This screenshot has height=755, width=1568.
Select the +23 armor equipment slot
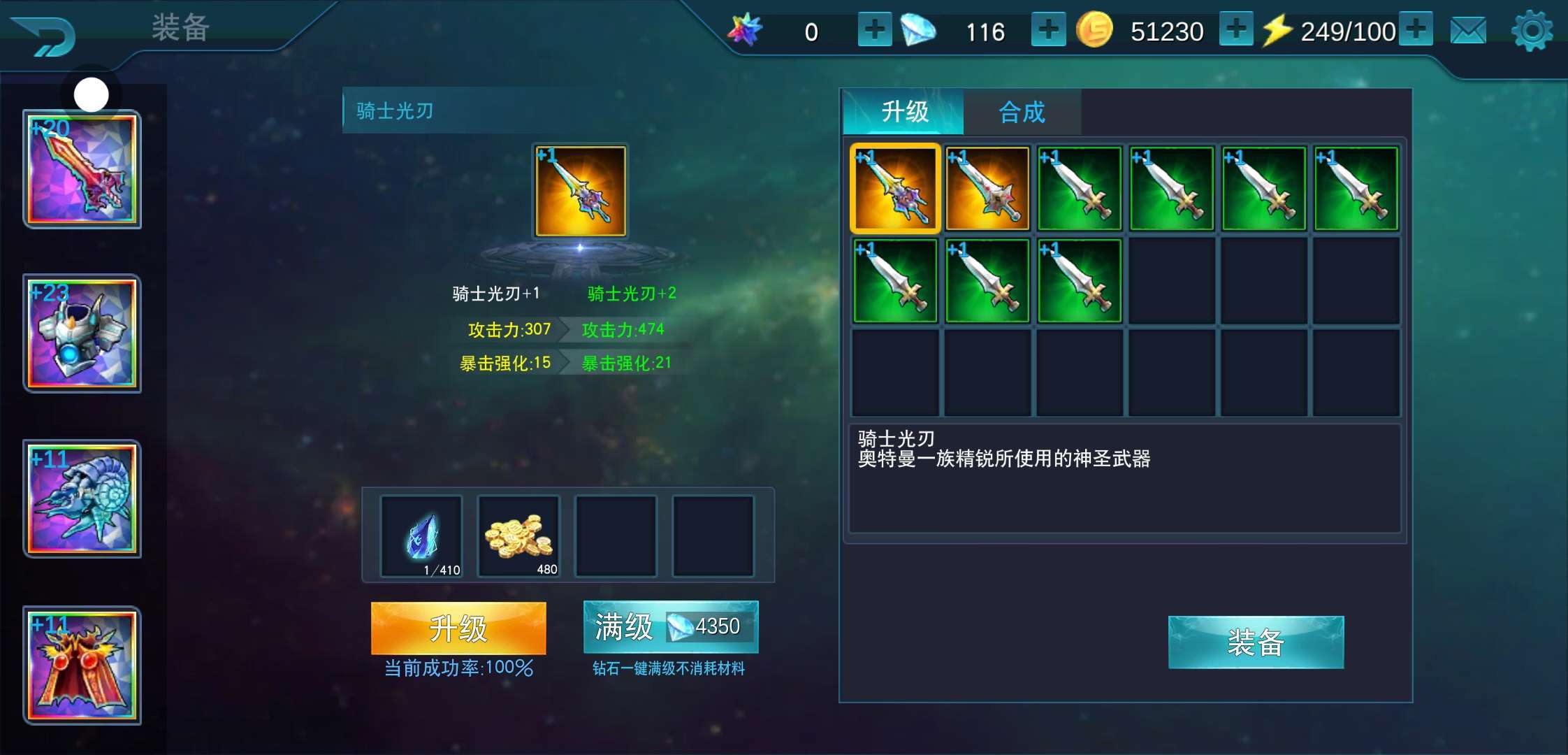click(82, 334)
